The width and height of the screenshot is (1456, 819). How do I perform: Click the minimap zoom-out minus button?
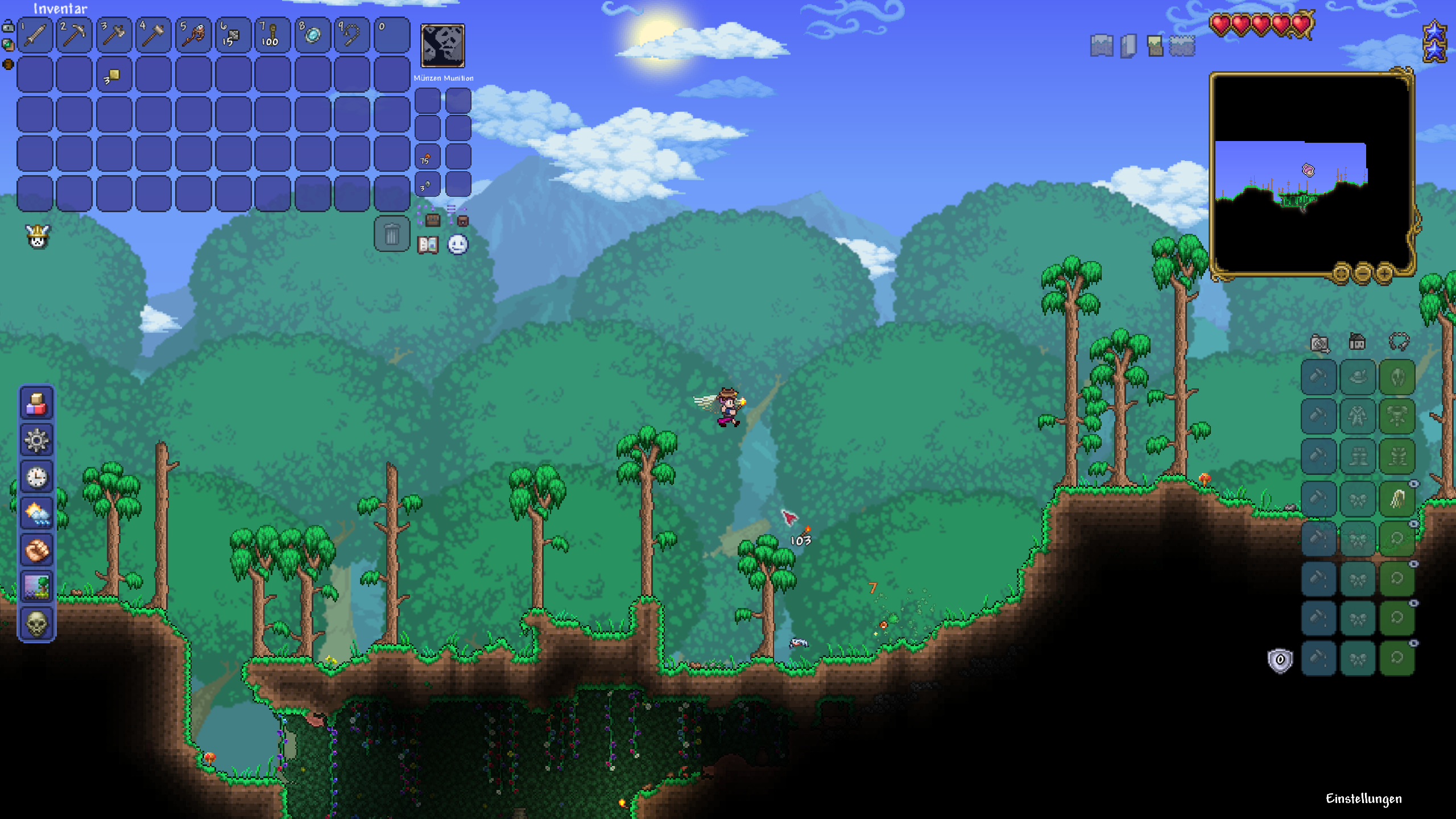tap(1363, 274)
